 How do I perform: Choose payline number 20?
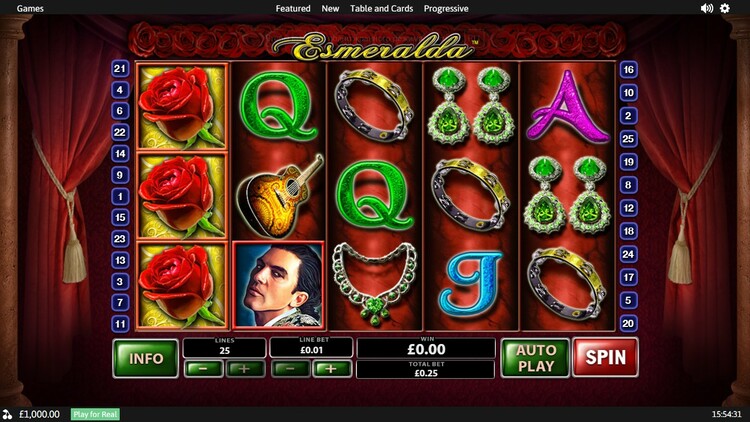[x=629, y=323]
